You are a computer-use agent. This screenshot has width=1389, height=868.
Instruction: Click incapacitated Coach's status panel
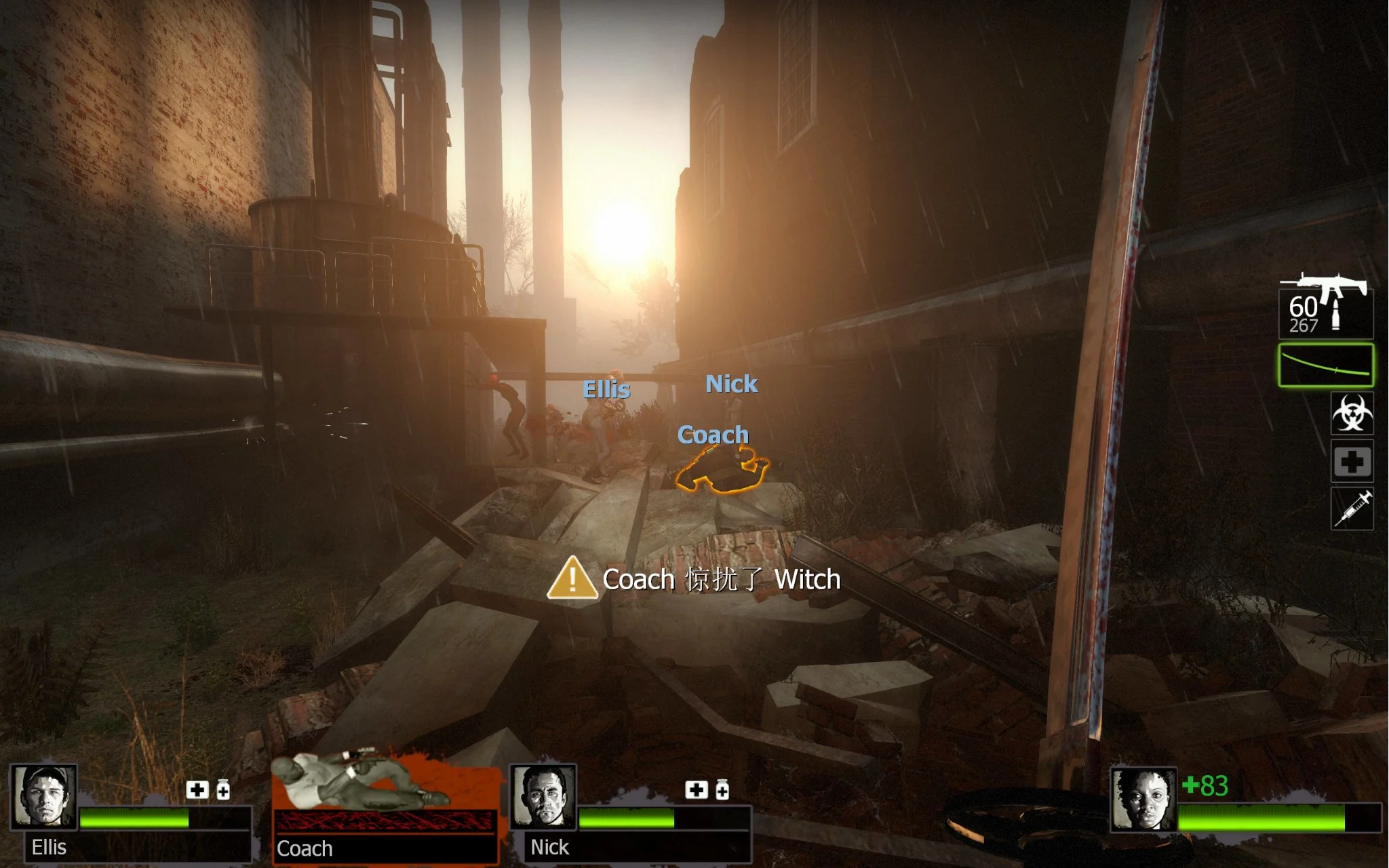pyautogui.click(x=385, y=807)
